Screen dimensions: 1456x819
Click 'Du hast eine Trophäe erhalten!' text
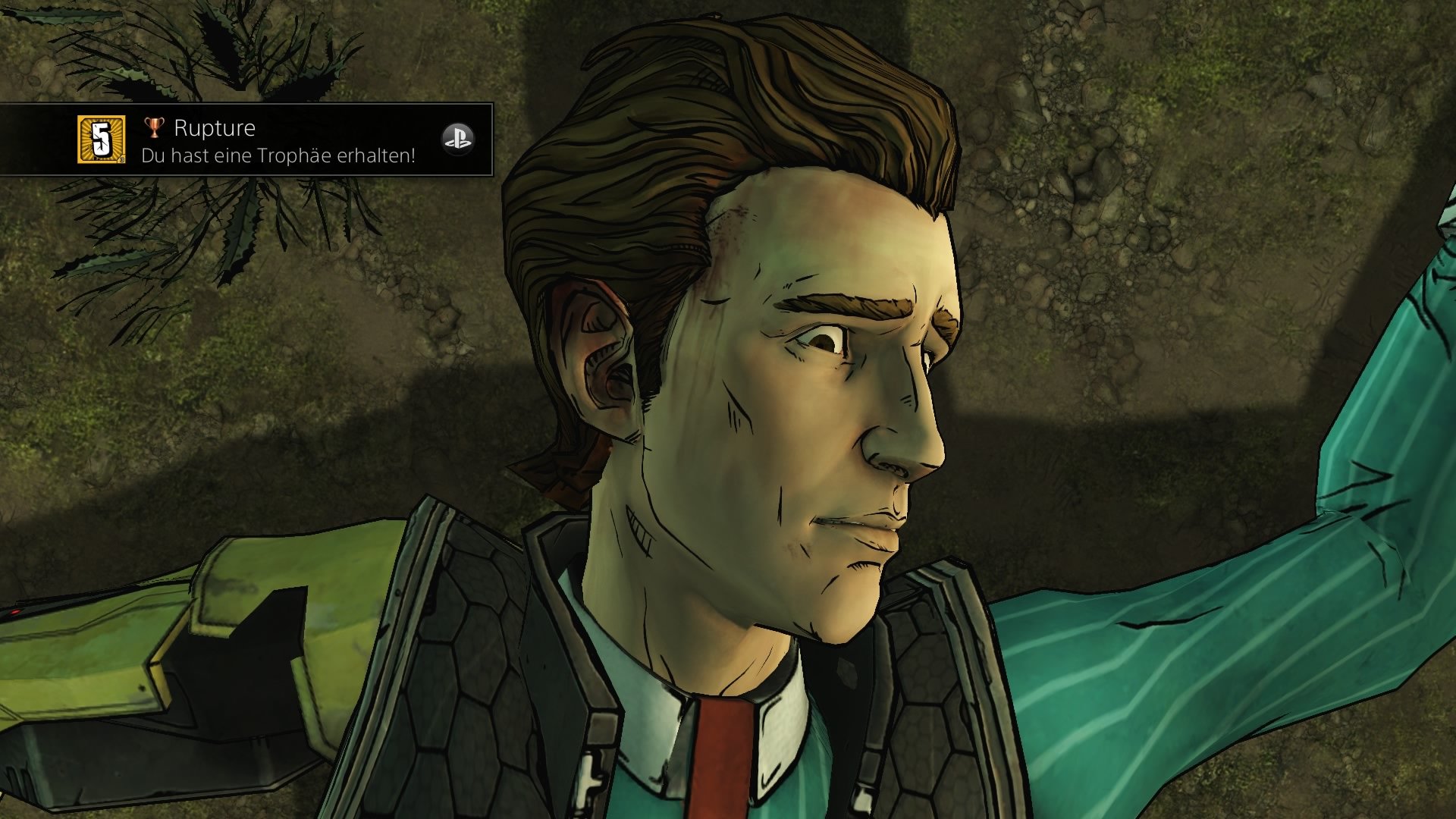pos(278,154)
